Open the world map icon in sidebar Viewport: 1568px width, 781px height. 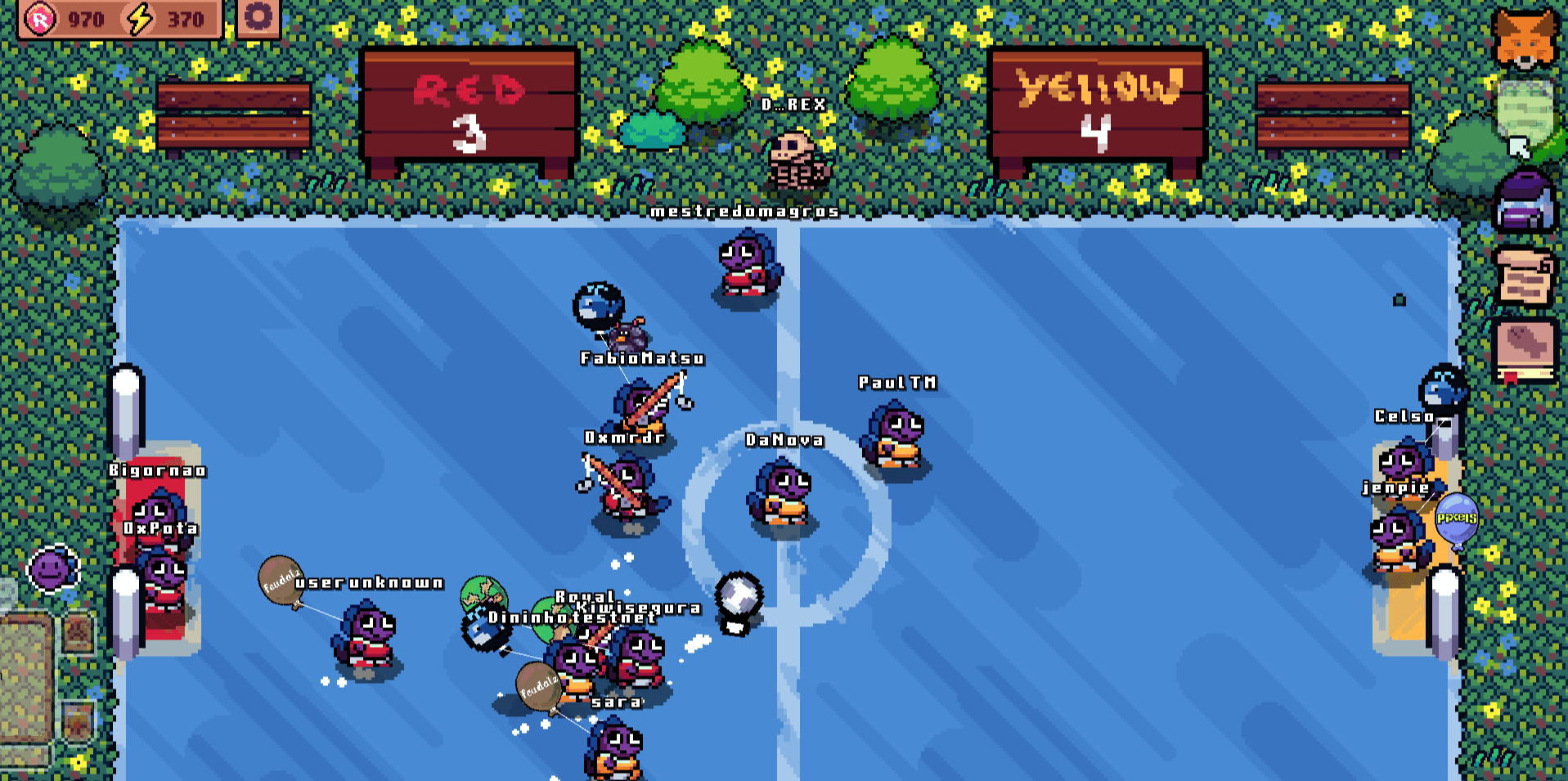(x=1526, y=110)
